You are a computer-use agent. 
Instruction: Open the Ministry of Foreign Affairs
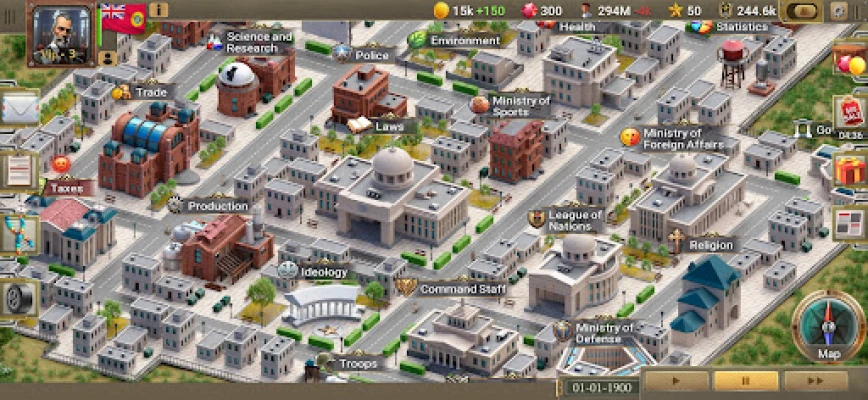point(683,138)
